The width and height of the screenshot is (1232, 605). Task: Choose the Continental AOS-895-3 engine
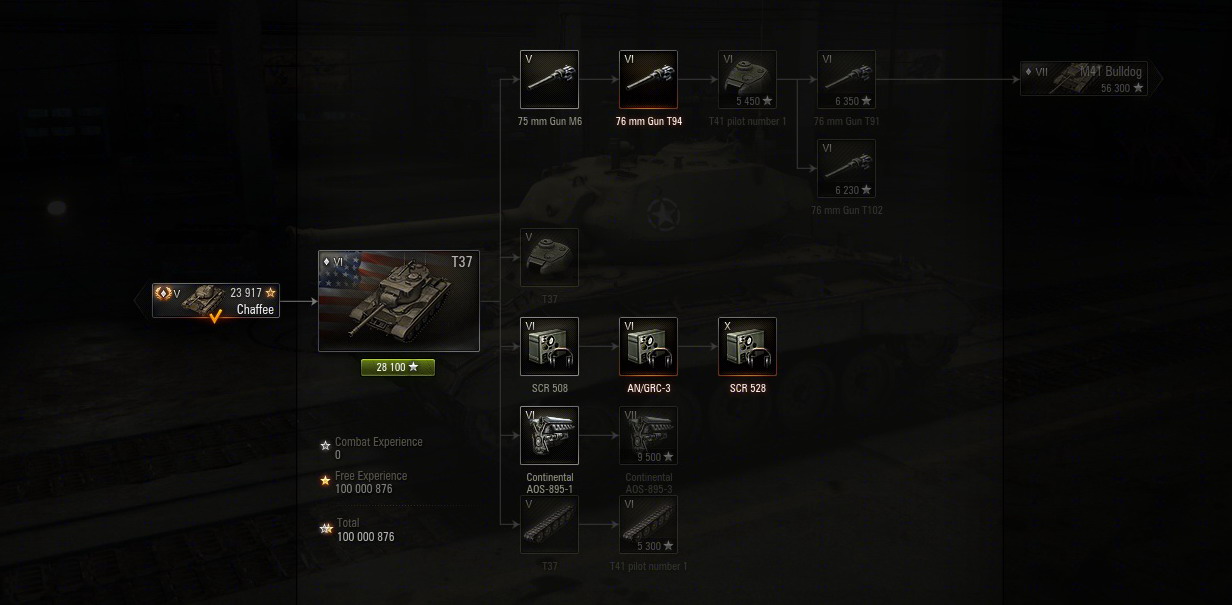coord(648,435)
